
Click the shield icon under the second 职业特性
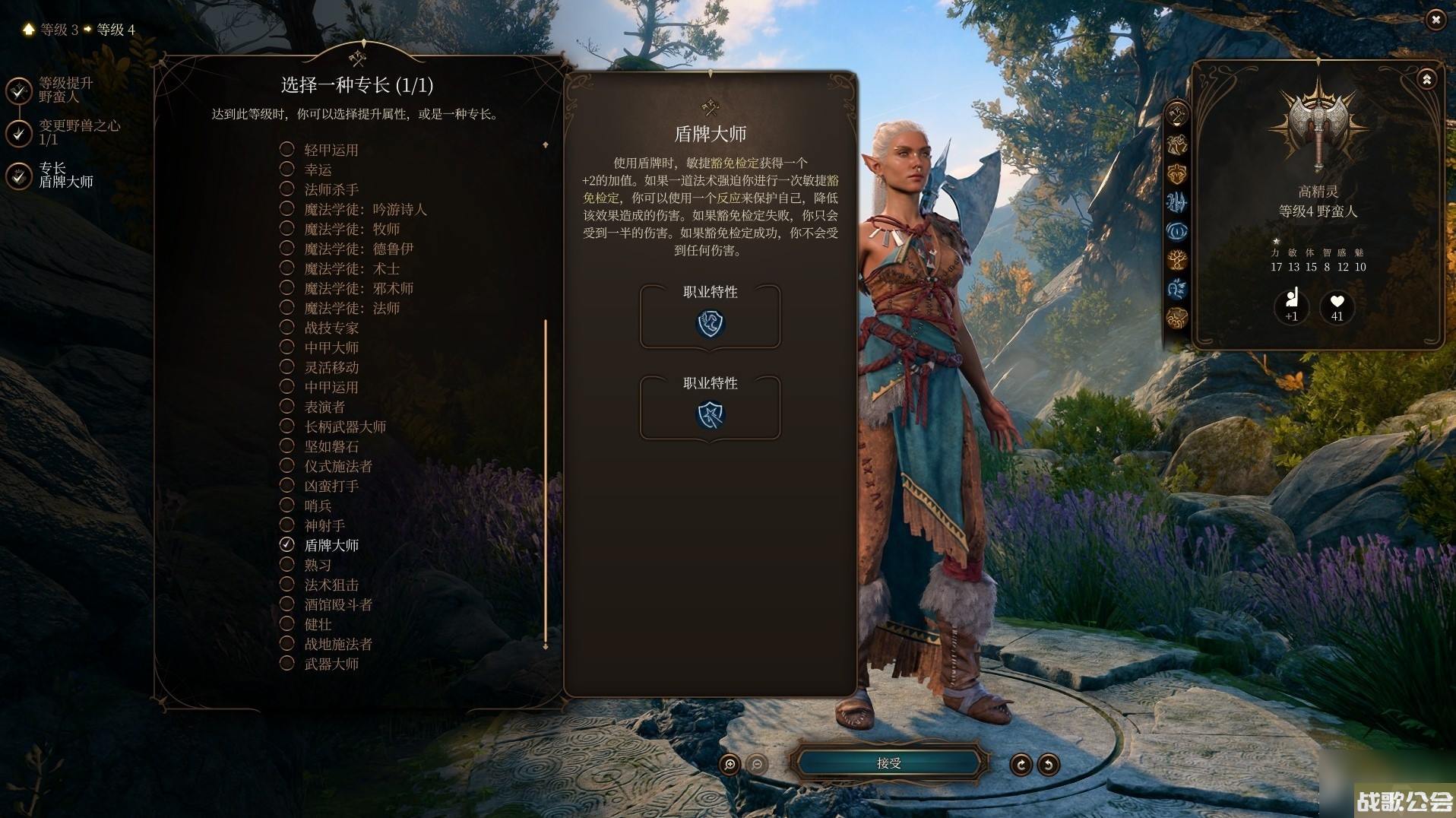[x=710, y=415]
